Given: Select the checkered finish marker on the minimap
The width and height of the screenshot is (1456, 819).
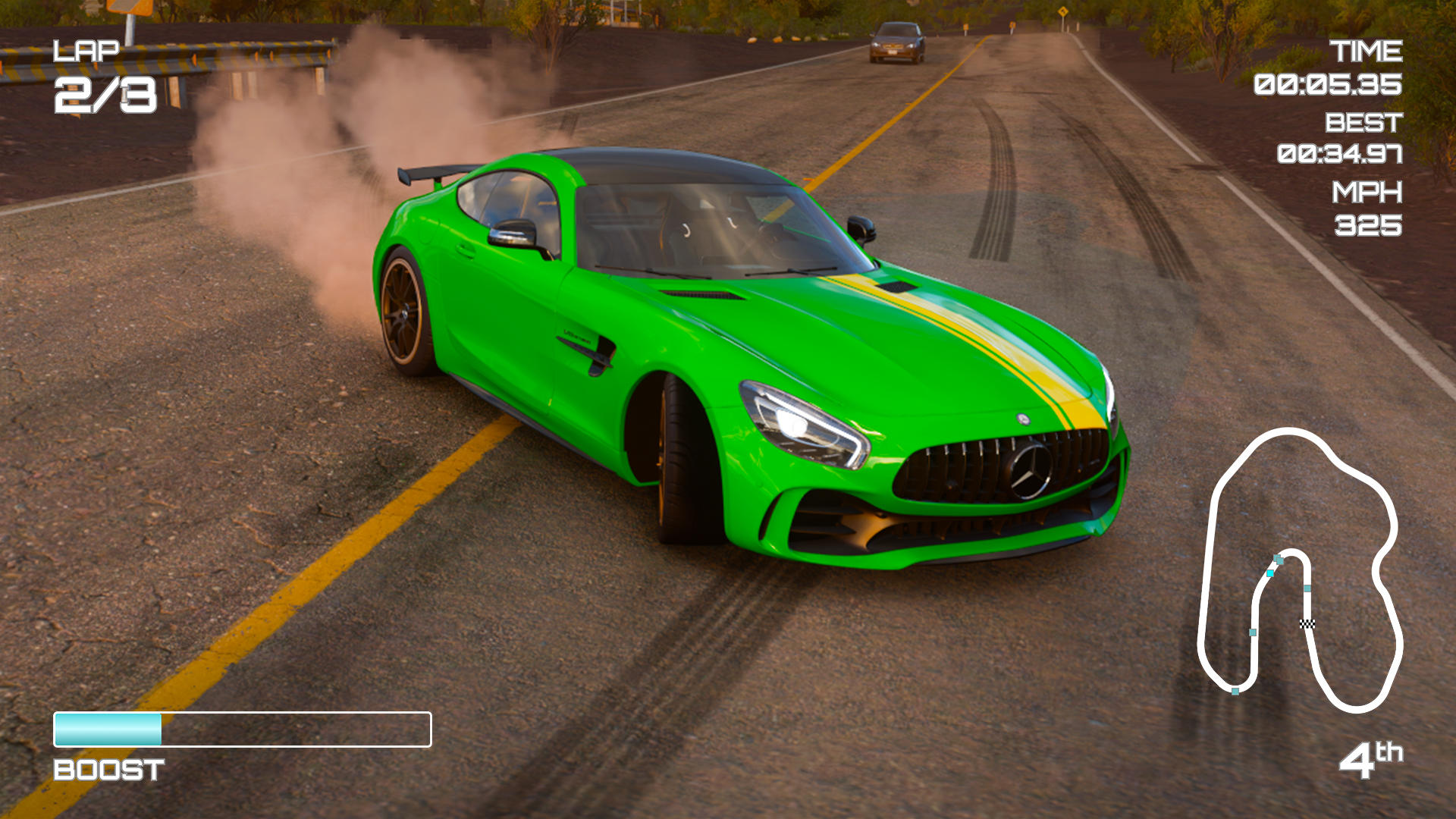Looking at the screenshot, I should [1307, 624].
